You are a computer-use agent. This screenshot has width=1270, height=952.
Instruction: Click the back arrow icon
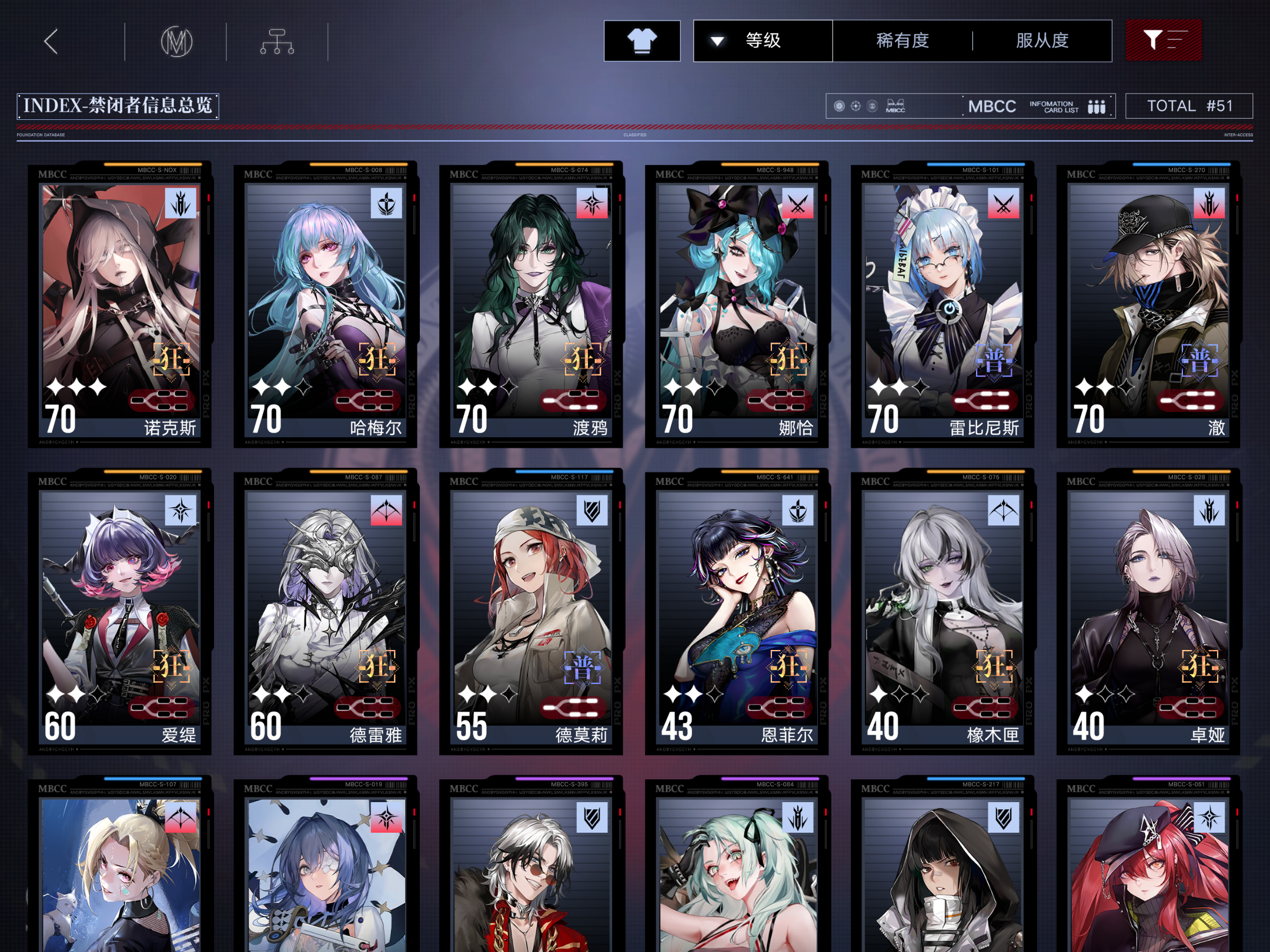coord(51,41)
